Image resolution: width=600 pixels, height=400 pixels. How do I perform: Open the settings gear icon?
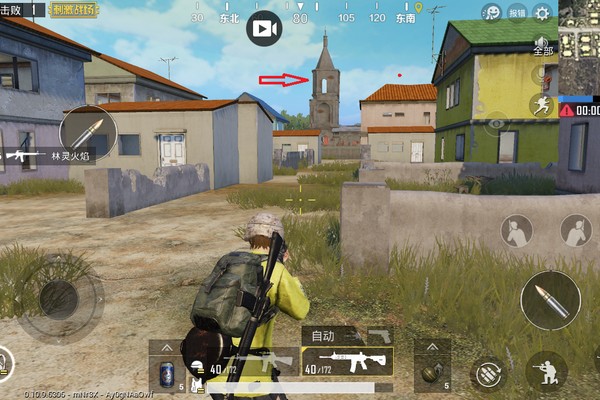(543, 12)
